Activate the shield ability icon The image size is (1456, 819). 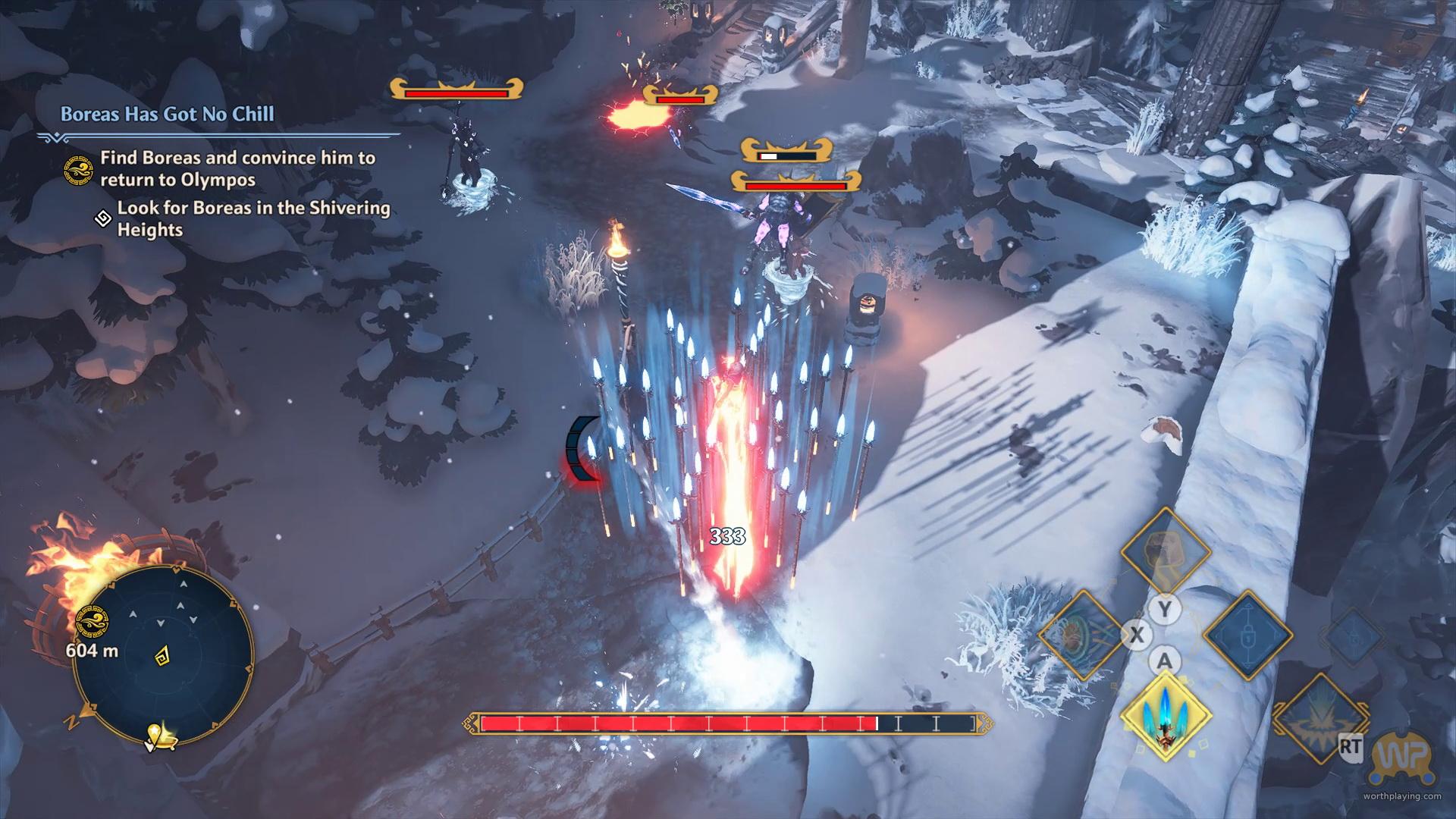[x=1081, y=635]
